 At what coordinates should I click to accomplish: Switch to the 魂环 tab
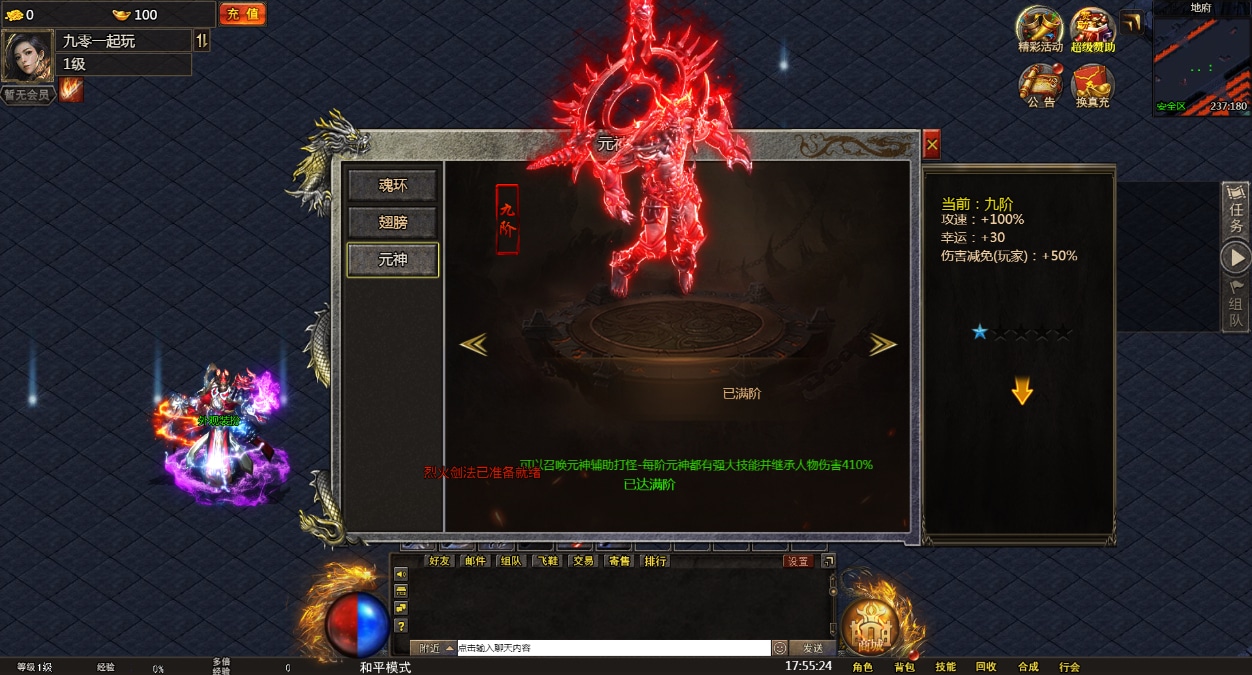point(392,185)
